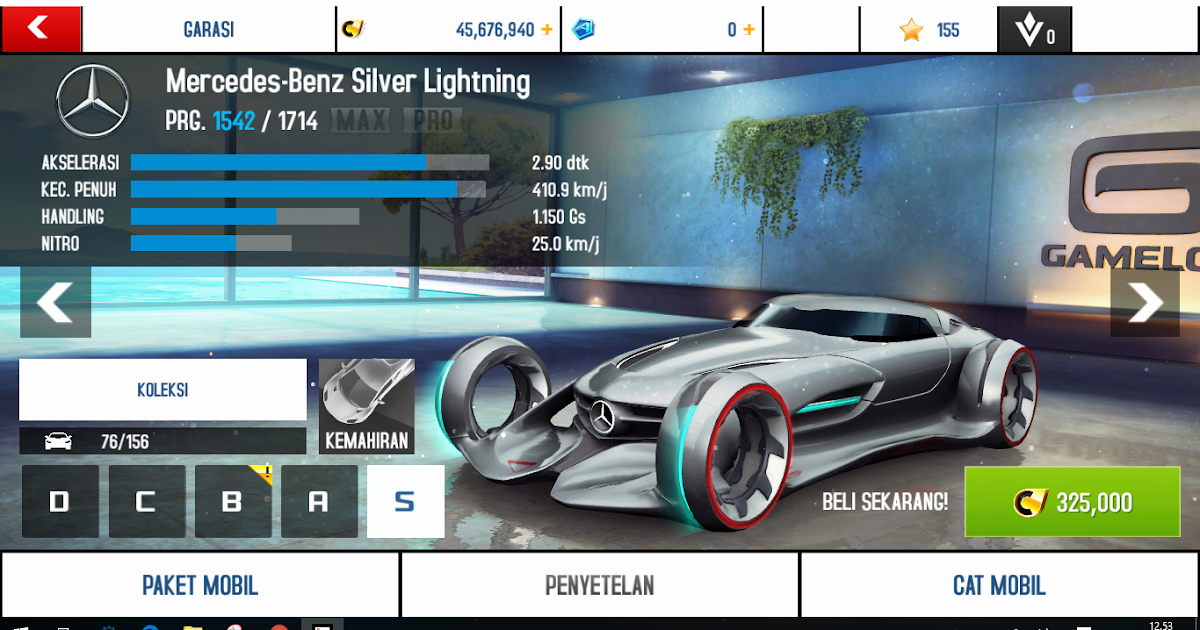Select car class D
Screen dimensions: 1200x630
[60, 501]
